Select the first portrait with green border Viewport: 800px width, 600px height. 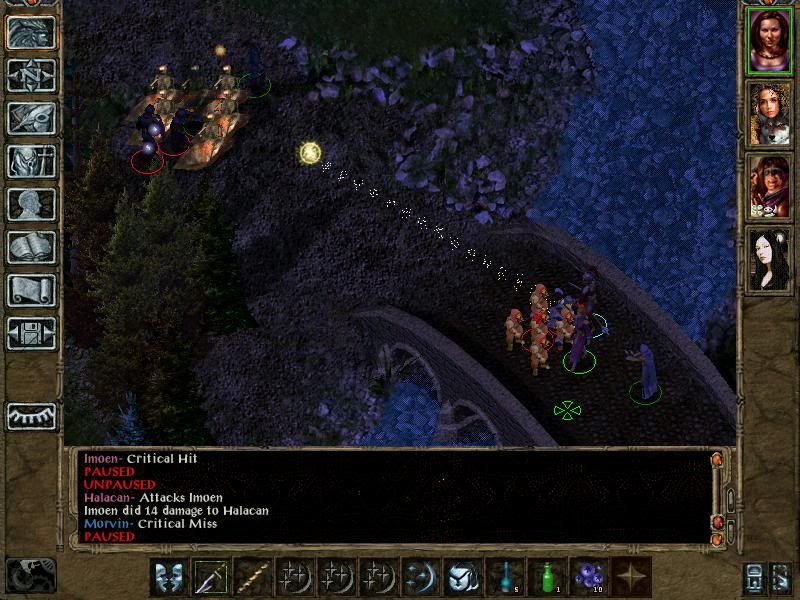[x=770, y=40]
